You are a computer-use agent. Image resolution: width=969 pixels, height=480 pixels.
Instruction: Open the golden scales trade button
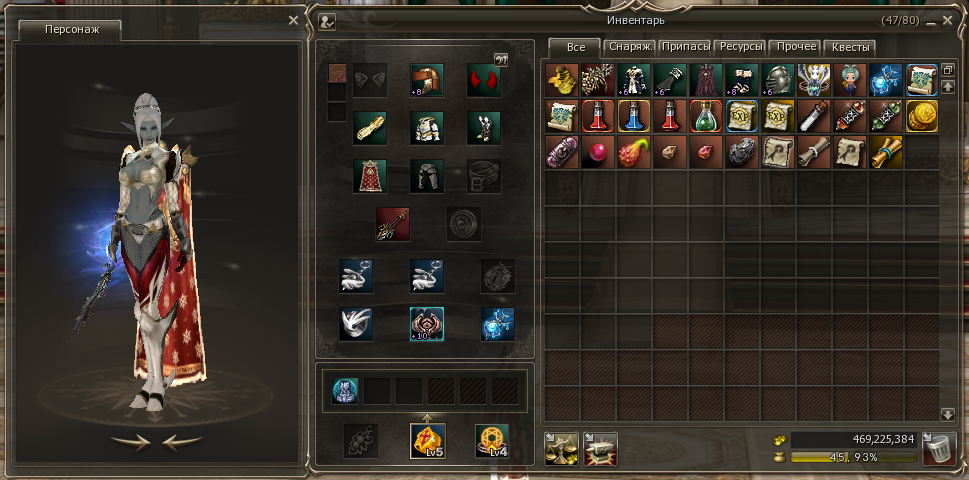pyautogui.click(x=562, y=448)
